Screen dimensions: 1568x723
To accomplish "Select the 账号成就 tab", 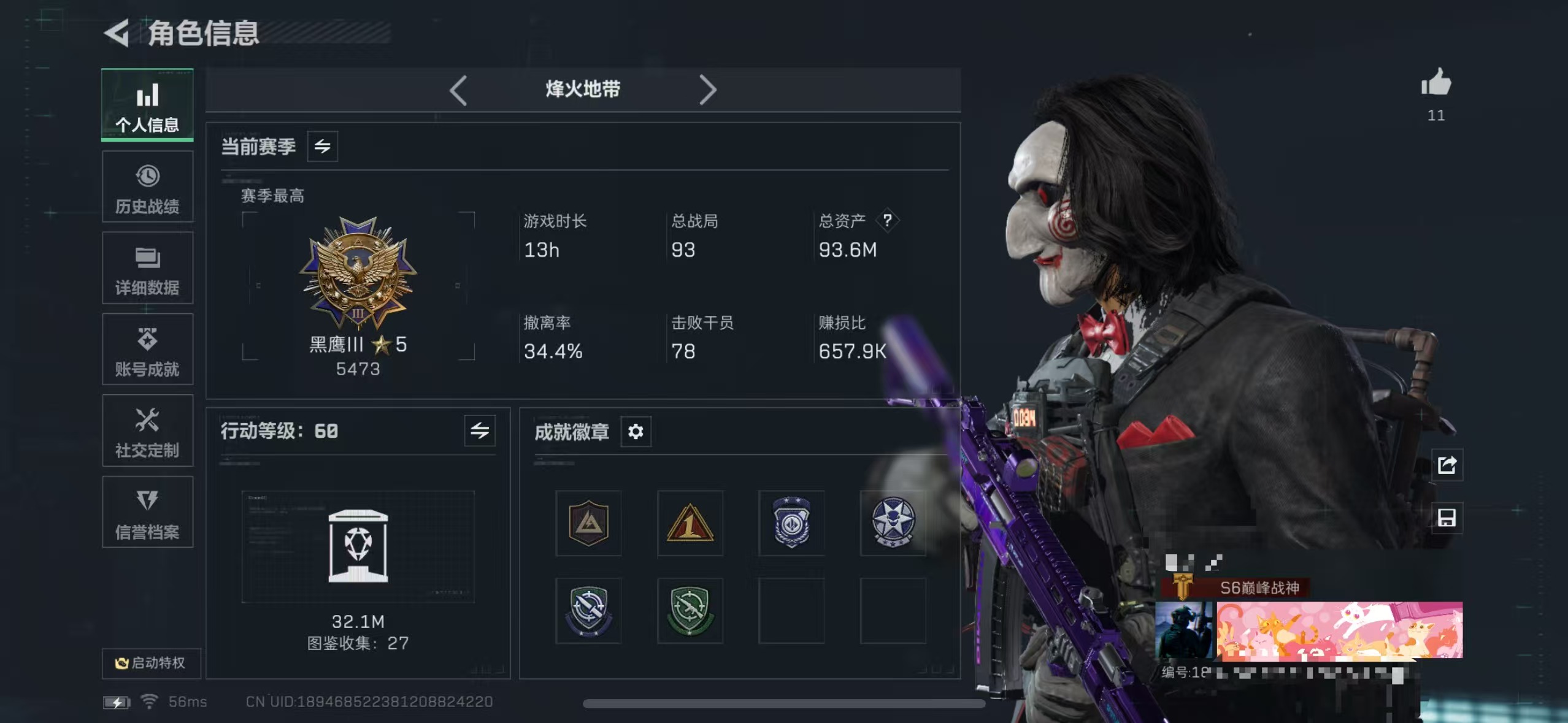I will [x=147, y=350].
